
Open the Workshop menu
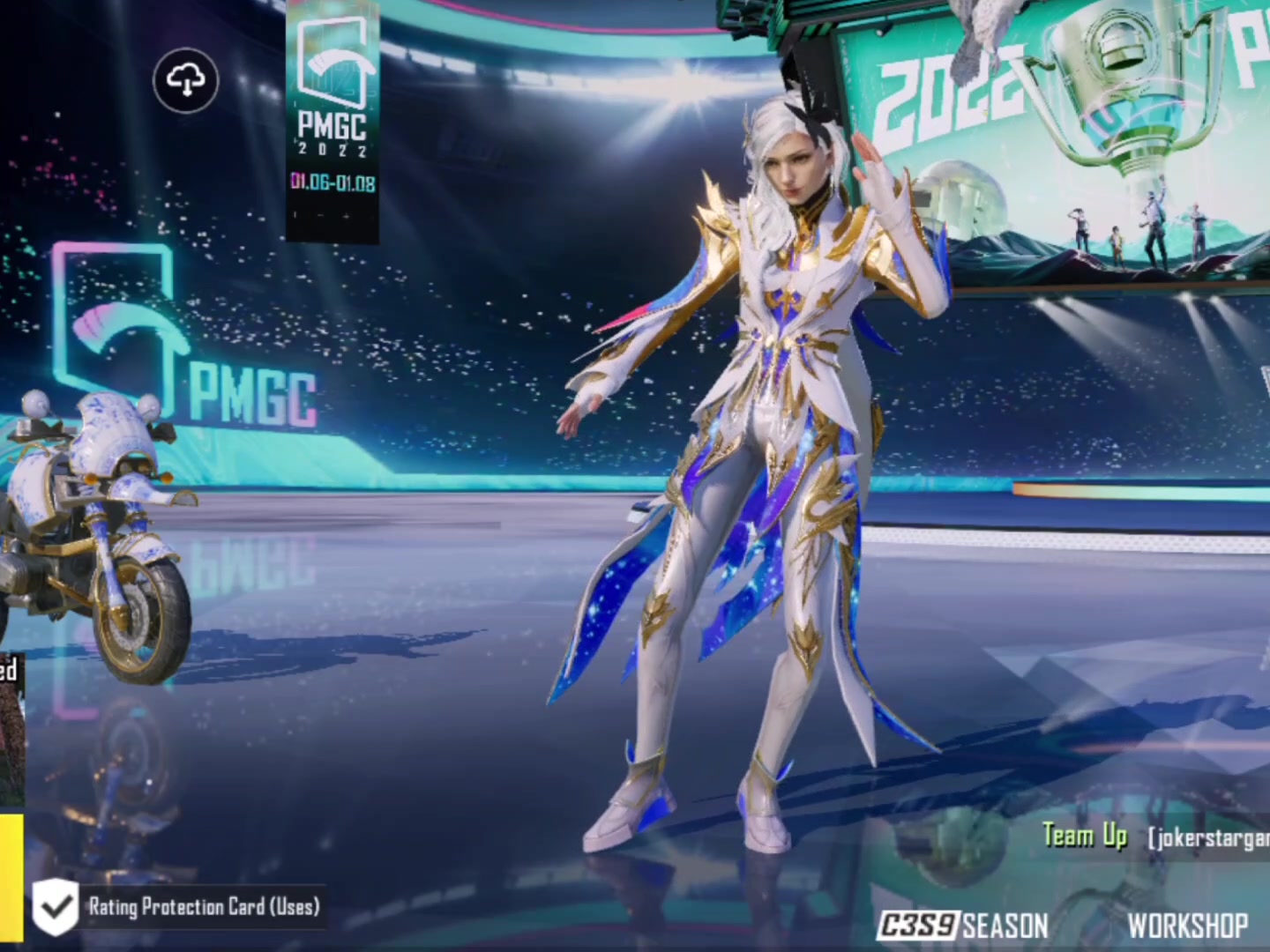[x=1187, y=926]
